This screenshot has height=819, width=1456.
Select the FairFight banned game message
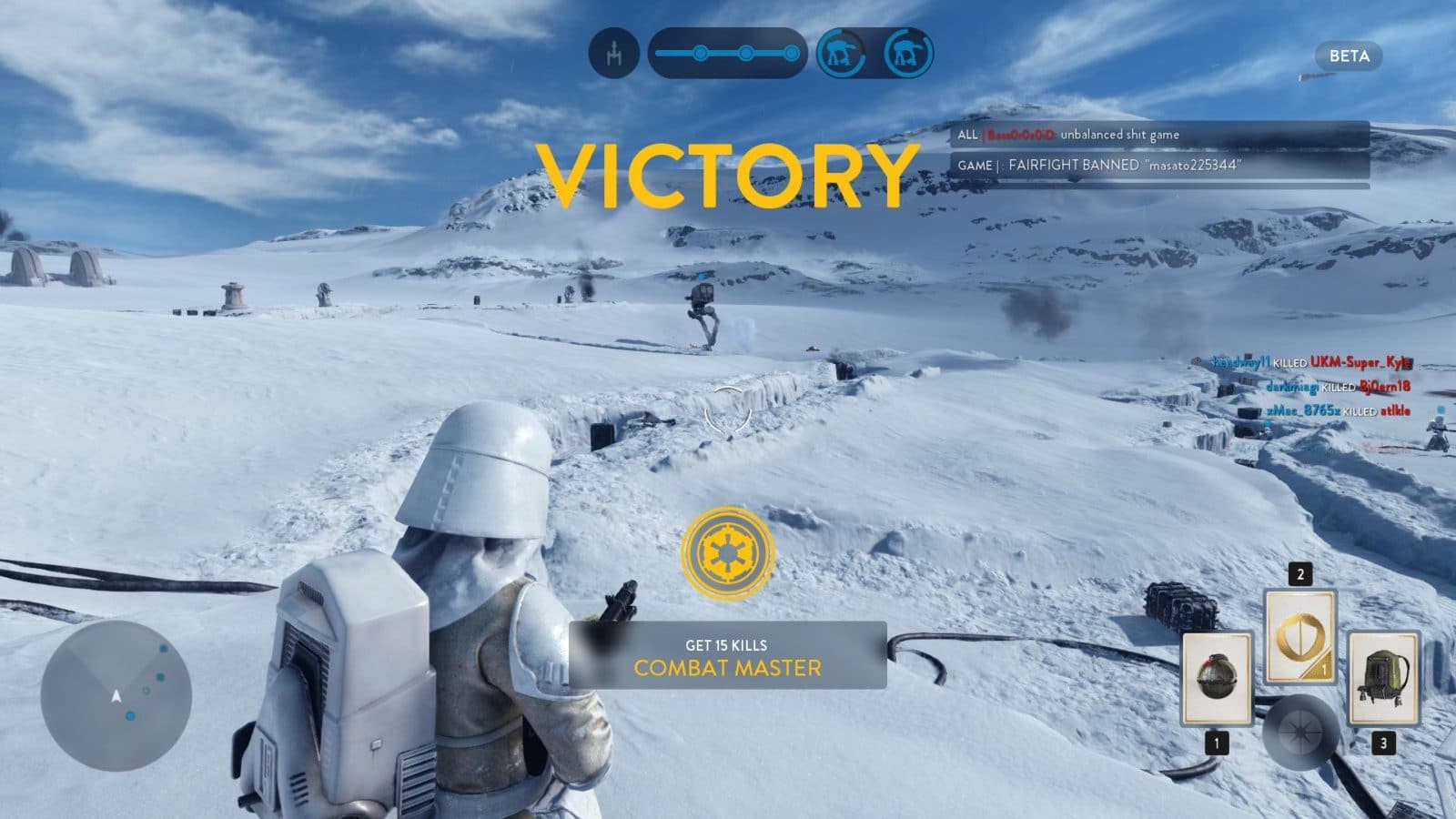(1160, 166)
